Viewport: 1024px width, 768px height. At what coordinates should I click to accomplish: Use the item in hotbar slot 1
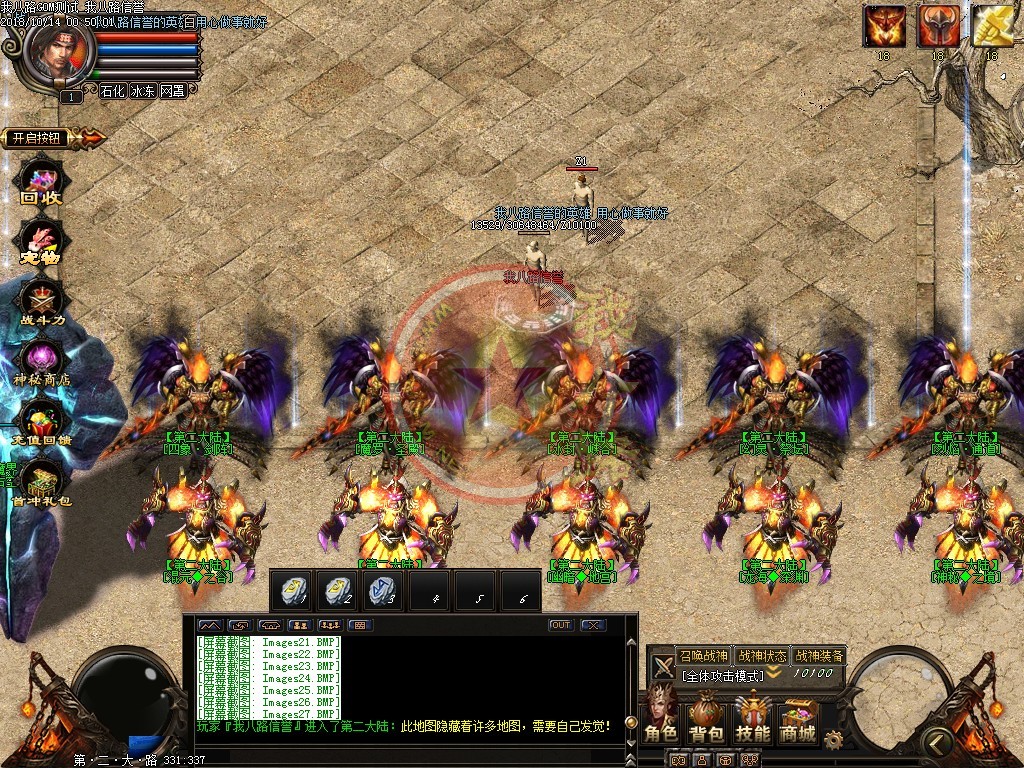[x=295, y=591]
